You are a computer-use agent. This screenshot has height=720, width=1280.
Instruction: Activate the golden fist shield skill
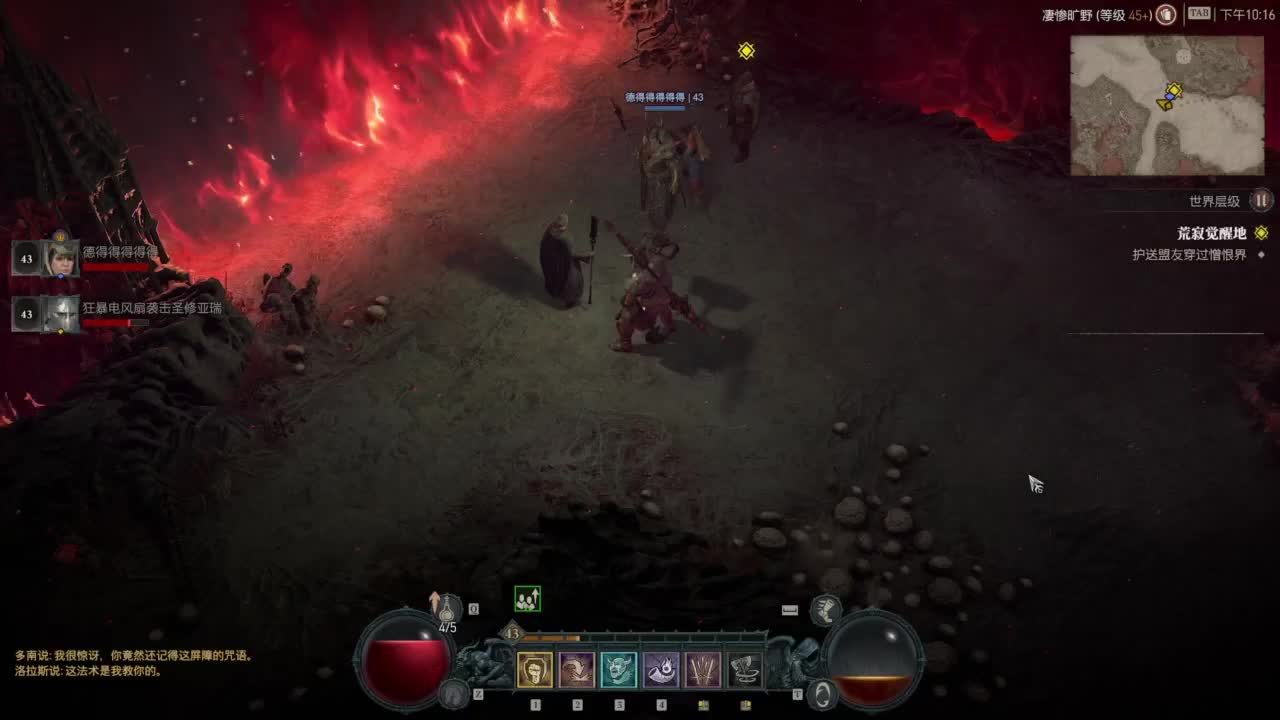pyautogui.click(x=535, y=670)
